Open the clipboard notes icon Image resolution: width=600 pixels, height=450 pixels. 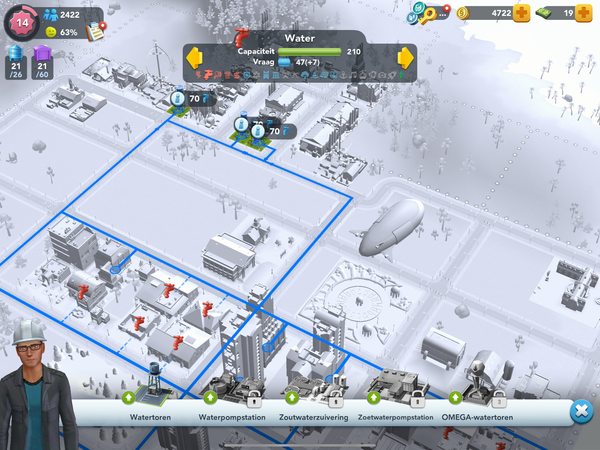coord(97,29)
